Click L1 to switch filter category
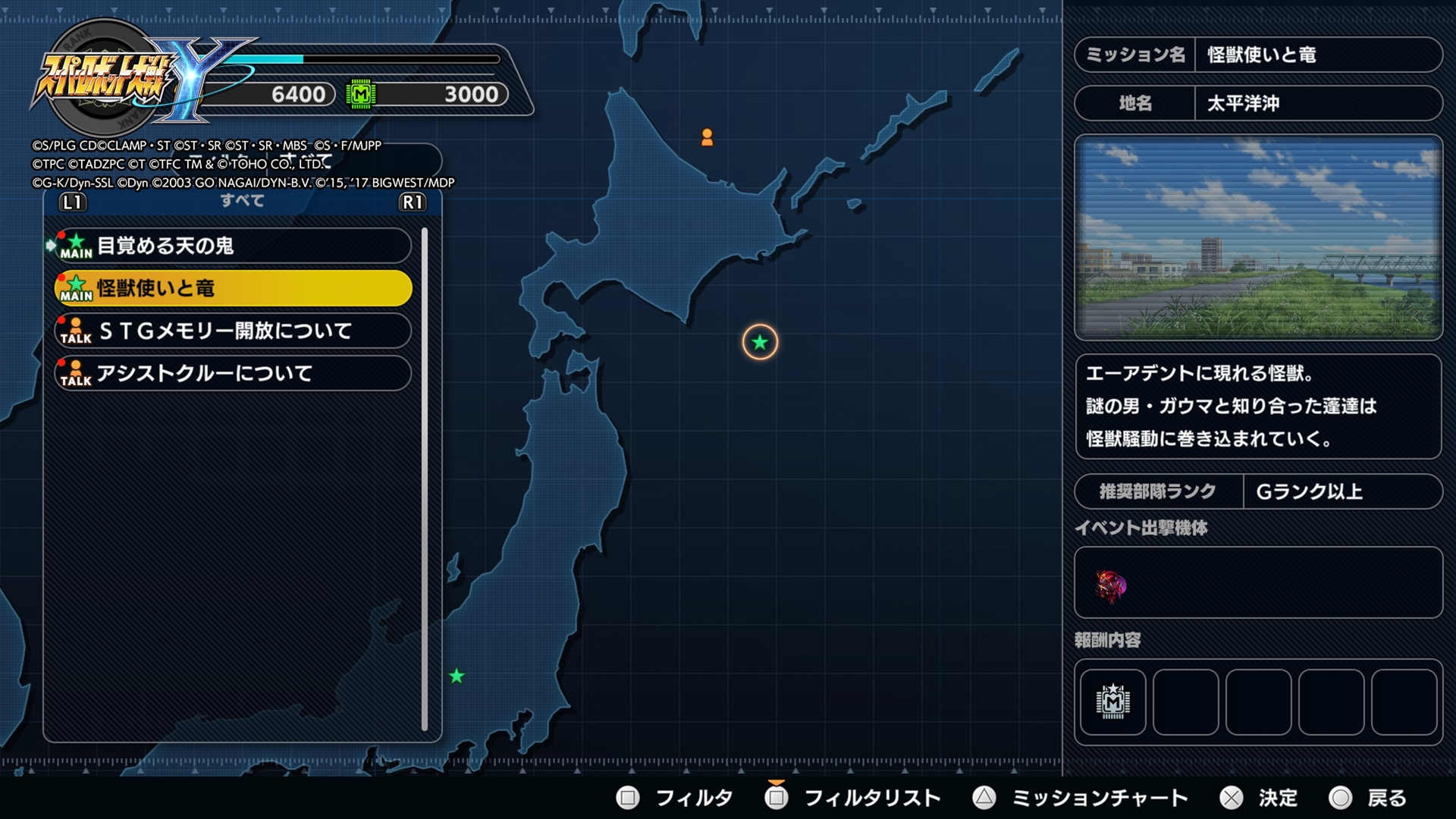The image size is (1456, 819). (71, 201)
